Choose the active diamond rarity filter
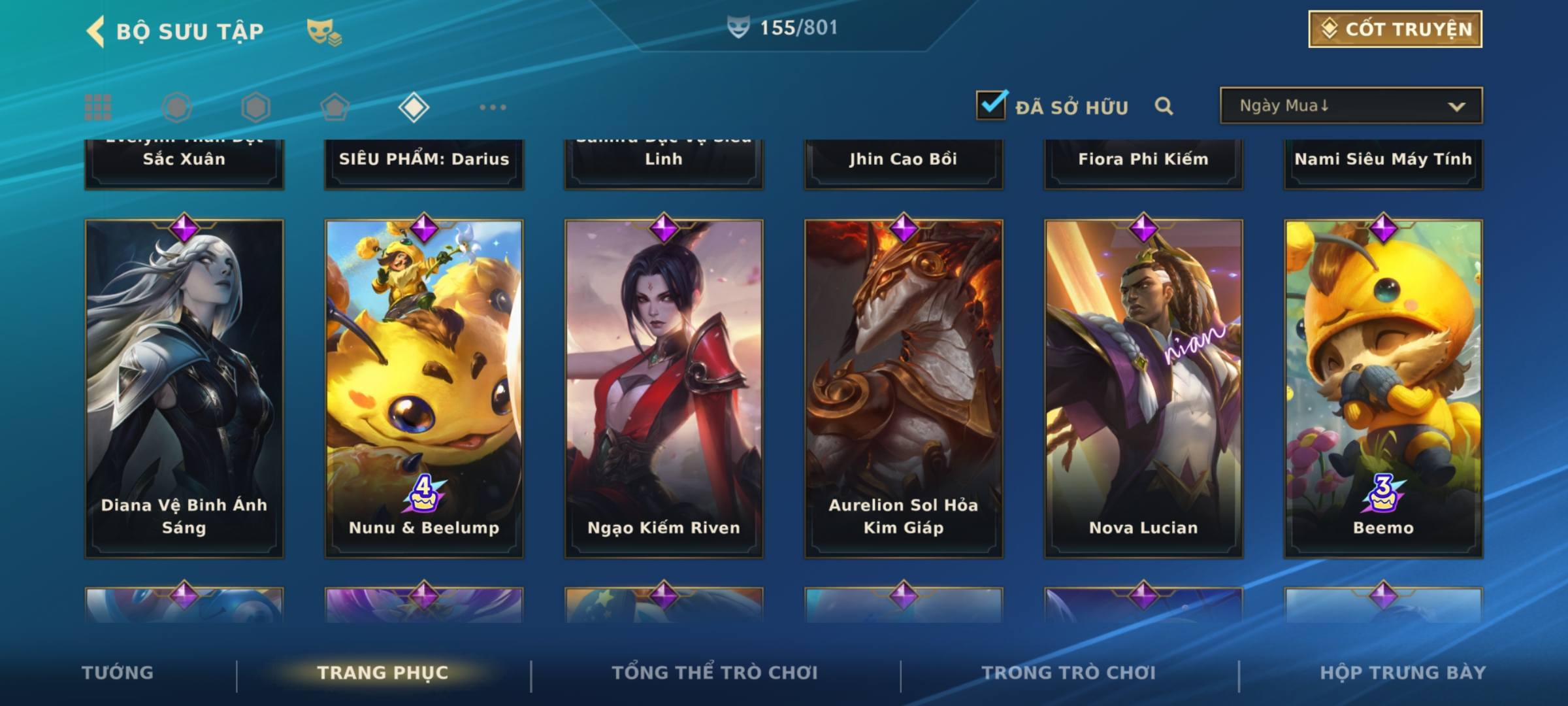The width and height of the screenshot is (1568, 706). tap(414, 107)
